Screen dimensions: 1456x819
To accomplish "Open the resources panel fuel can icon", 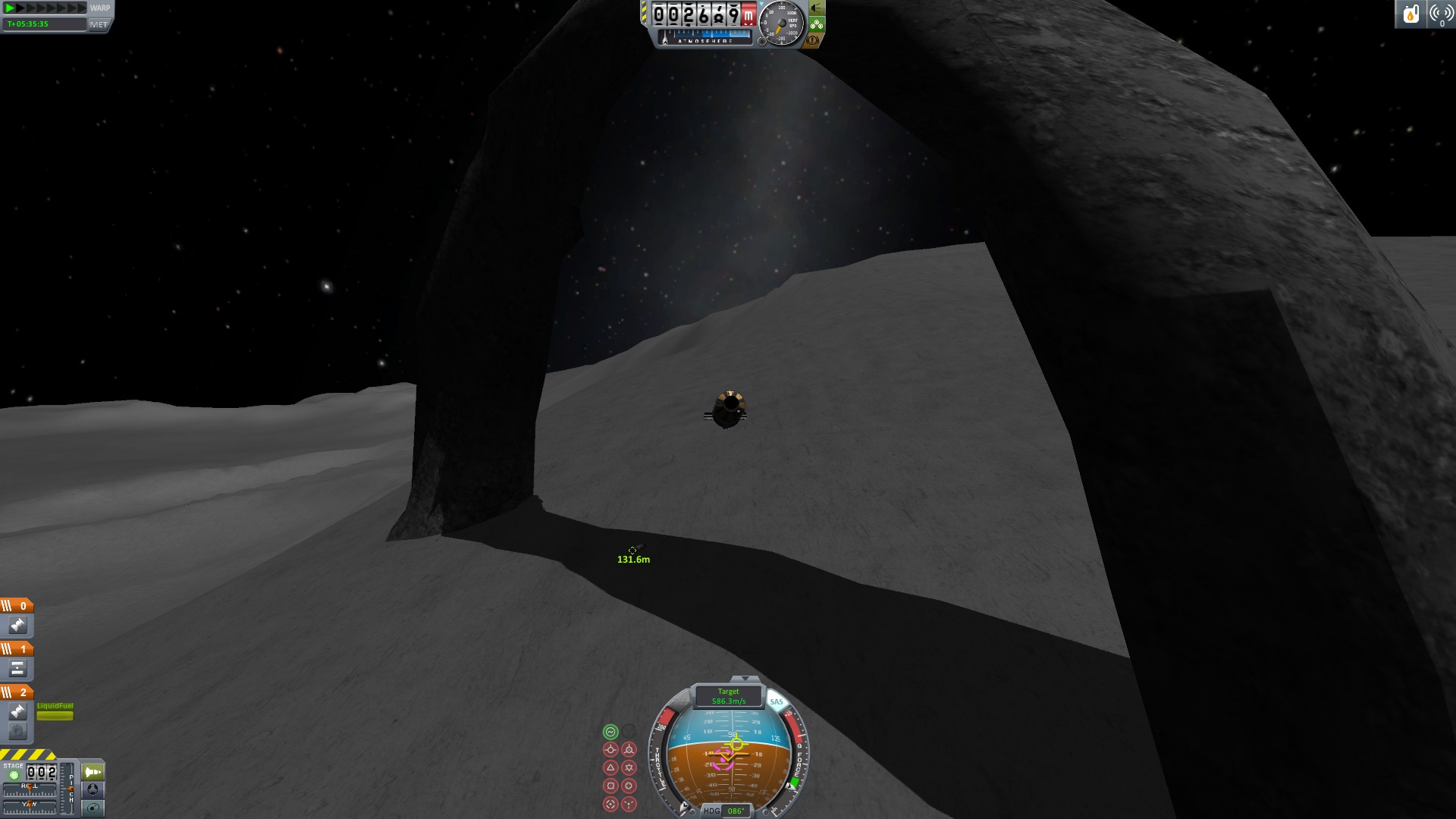I will [1410, 14].
